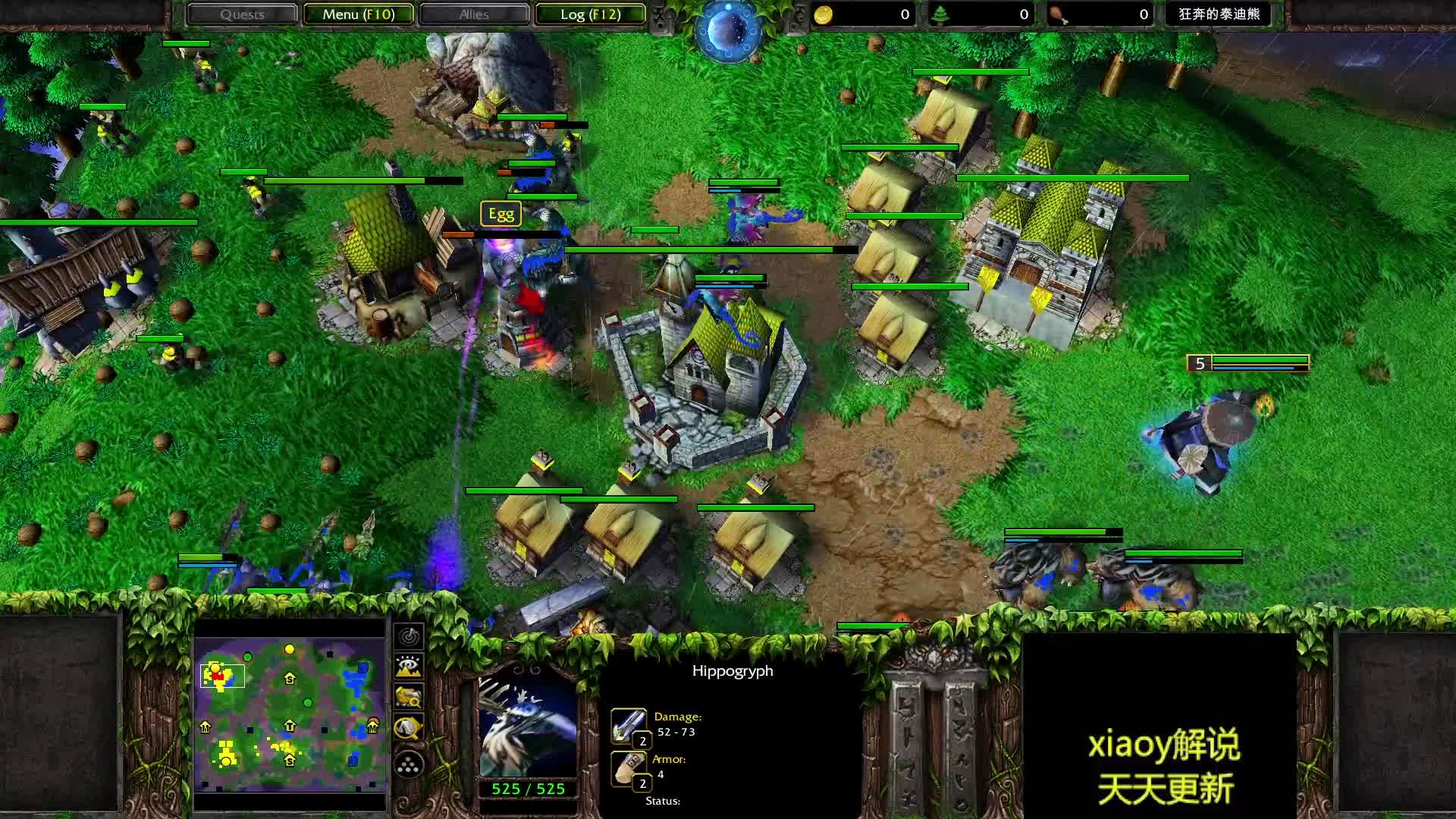Image resolution: width=1456 pixels, height=819 pixels.
Task: Open Menu (F10)
Action: 358,14
